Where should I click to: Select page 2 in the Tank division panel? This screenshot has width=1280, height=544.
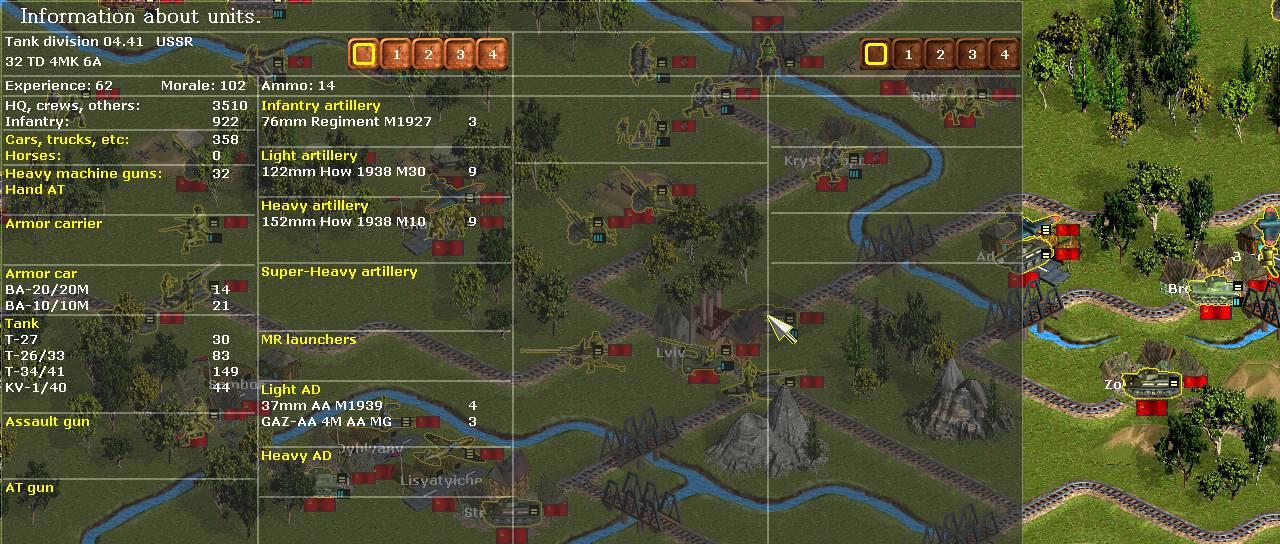click(428, 54)
